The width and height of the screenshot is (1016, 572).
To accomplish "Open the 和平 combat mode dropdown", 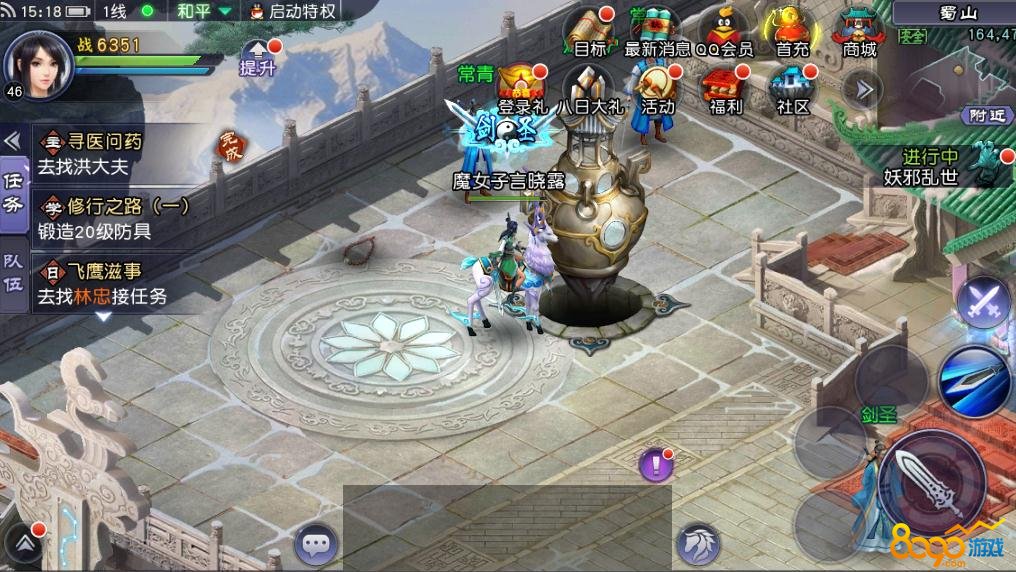I will click(x=204, y=12).
